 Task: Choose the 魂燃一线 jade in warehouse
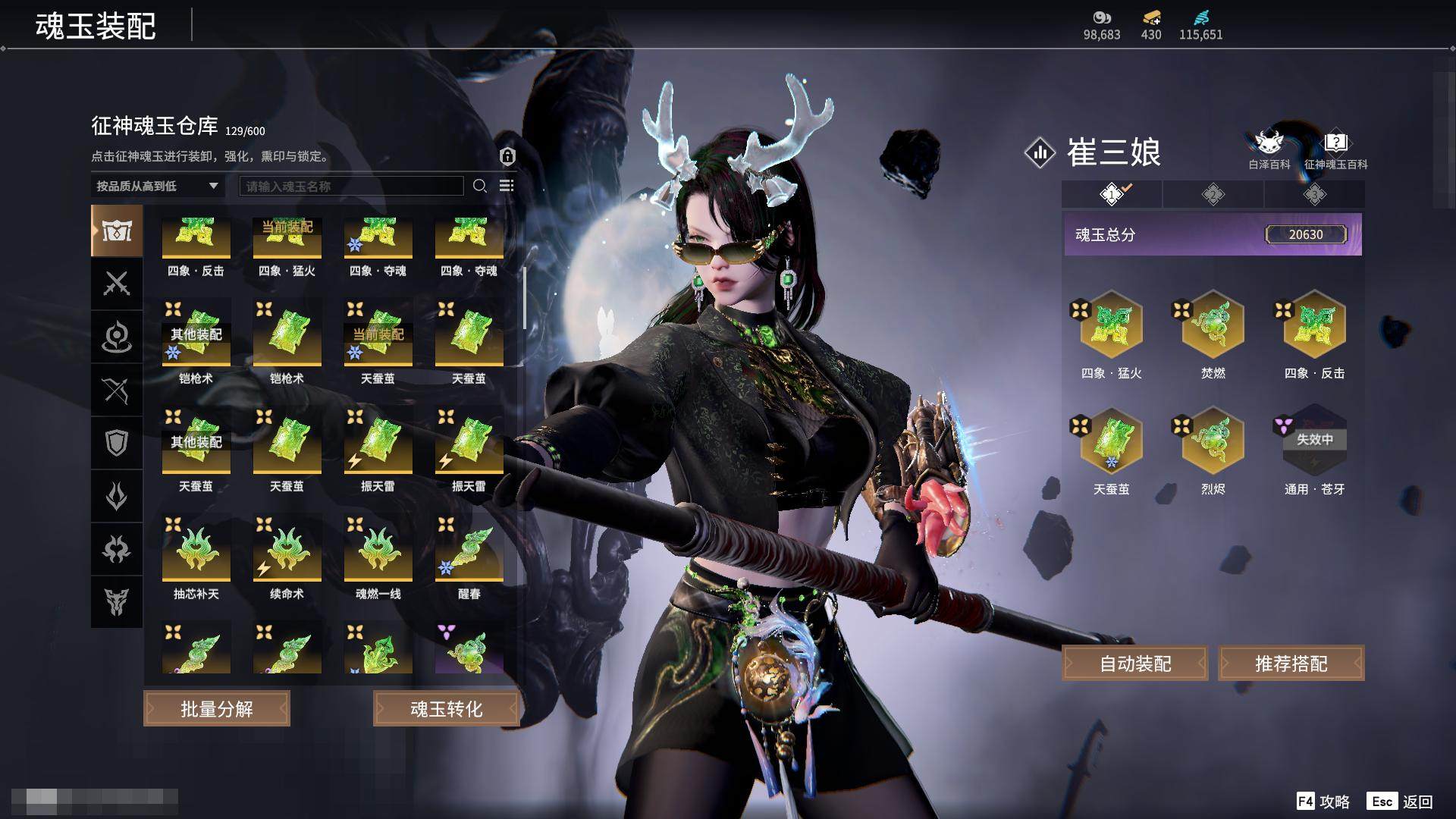[x=378, y=552]
